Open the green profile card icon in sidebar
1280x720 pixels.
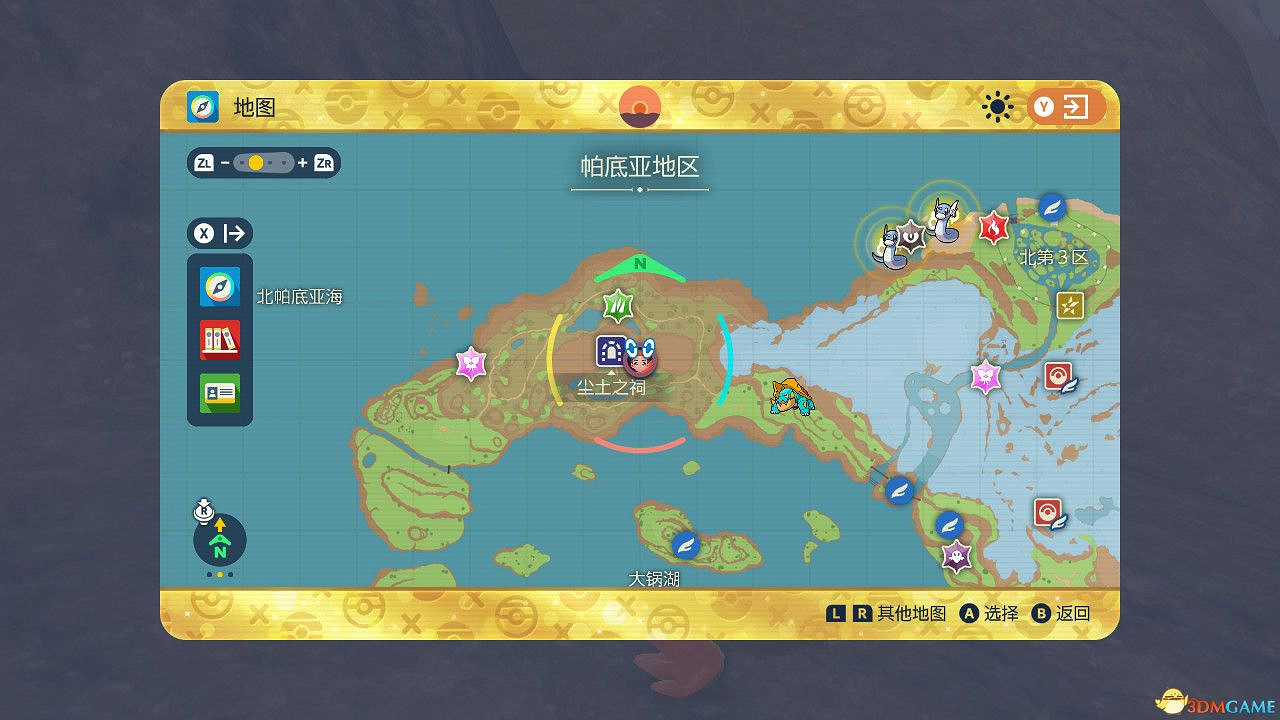pos(219,393)
